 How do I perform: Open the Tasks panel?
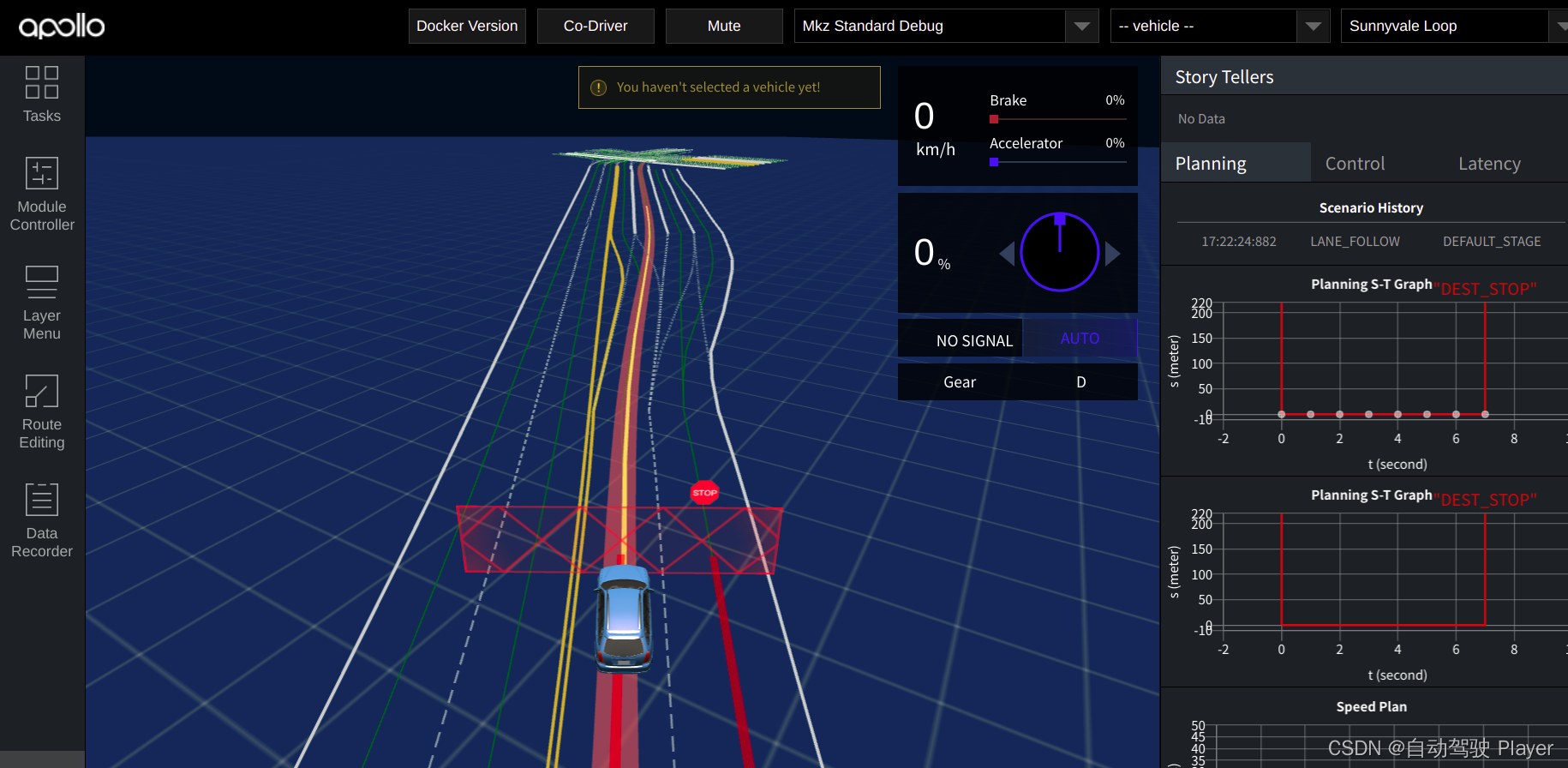point(41,94)
